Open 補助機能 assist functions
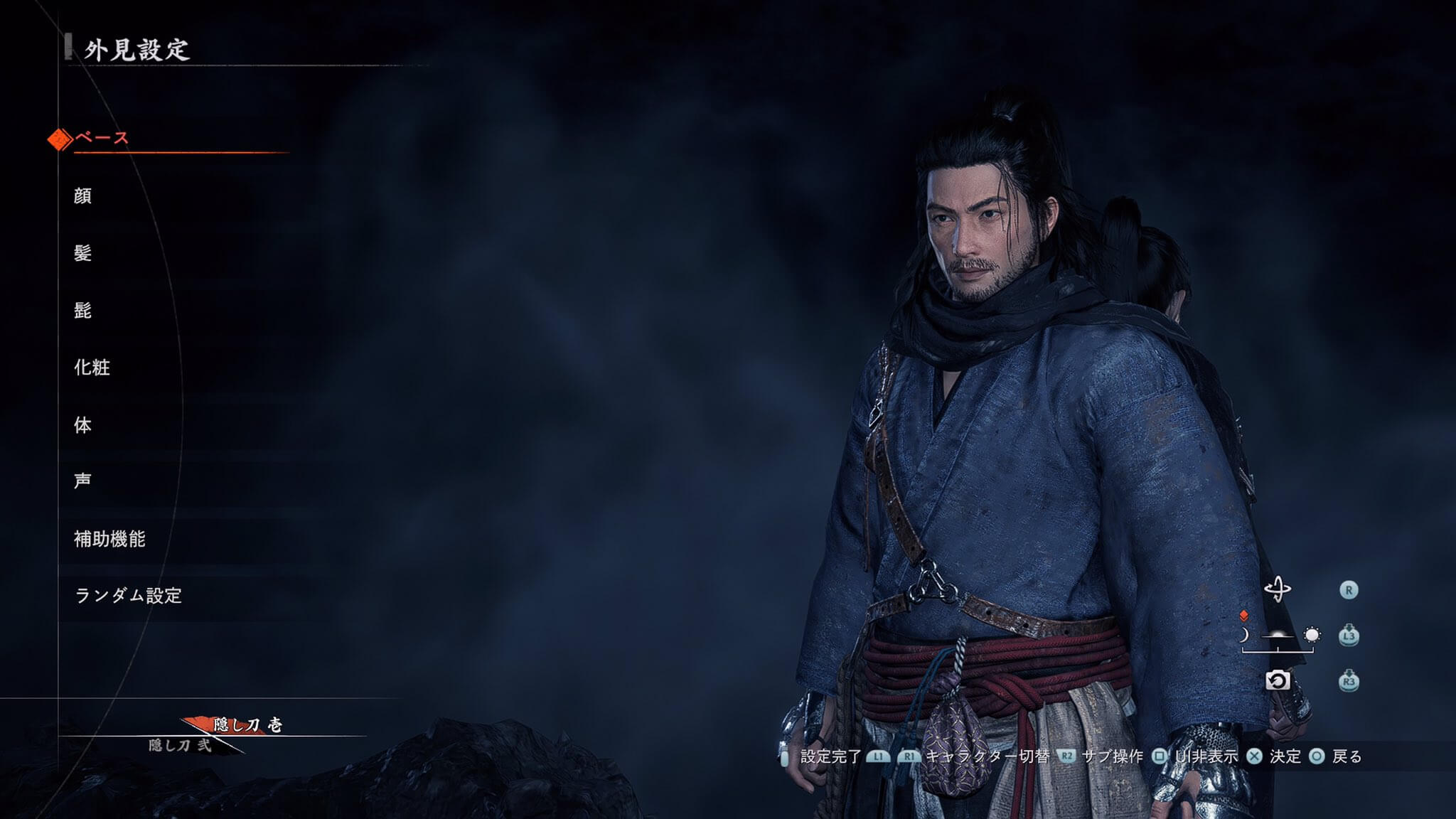The height and width of the screenshot is (819, 1456). 109,539
